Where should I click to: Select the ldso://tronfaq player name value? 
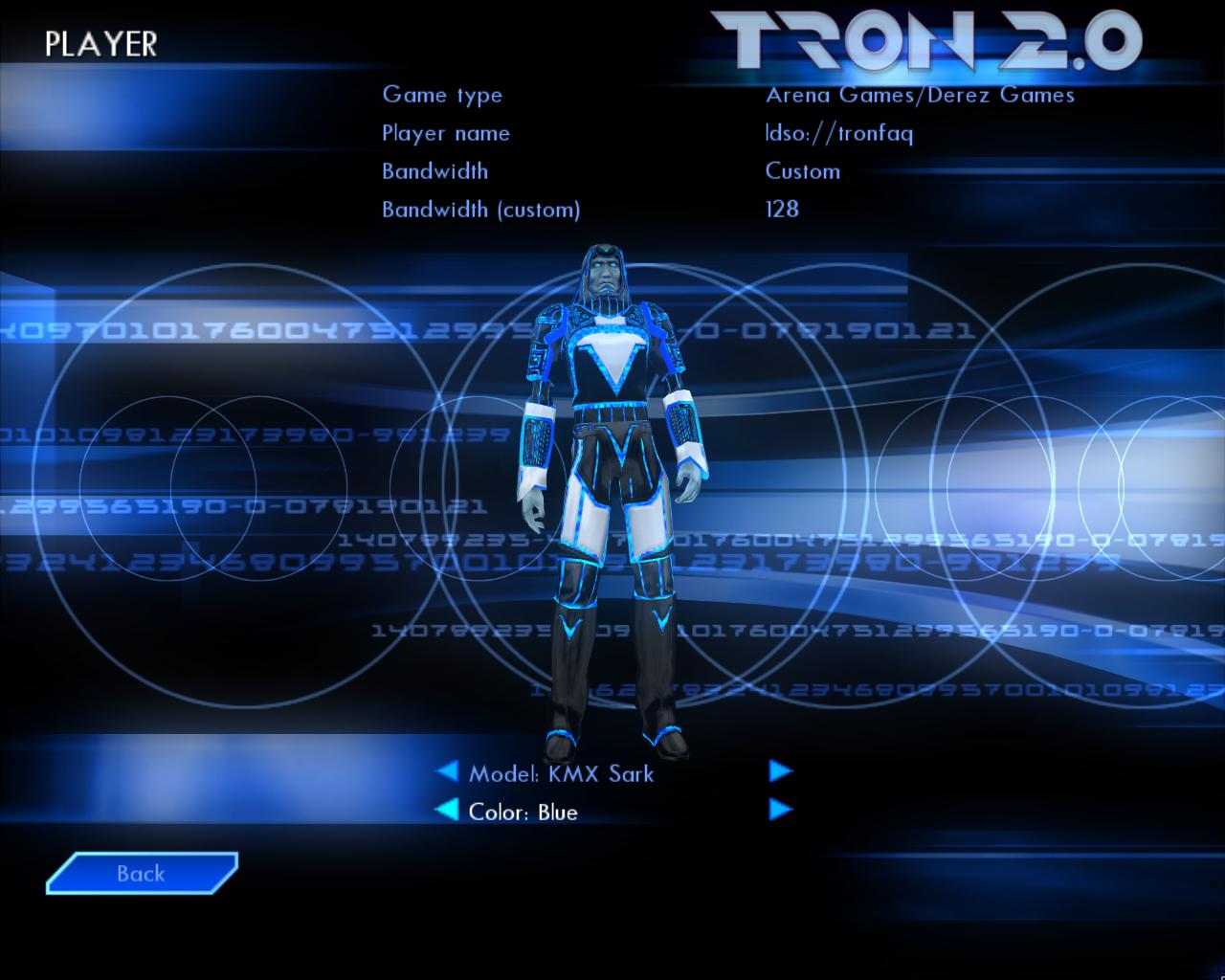(x=840, y=133)
